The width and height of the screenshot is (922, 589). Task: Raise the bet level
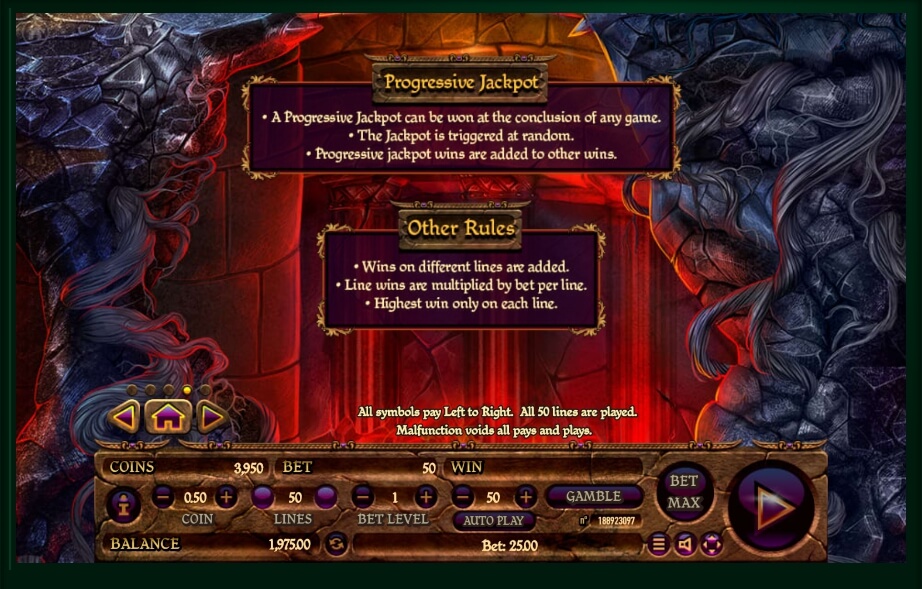(x=426, y=496)
